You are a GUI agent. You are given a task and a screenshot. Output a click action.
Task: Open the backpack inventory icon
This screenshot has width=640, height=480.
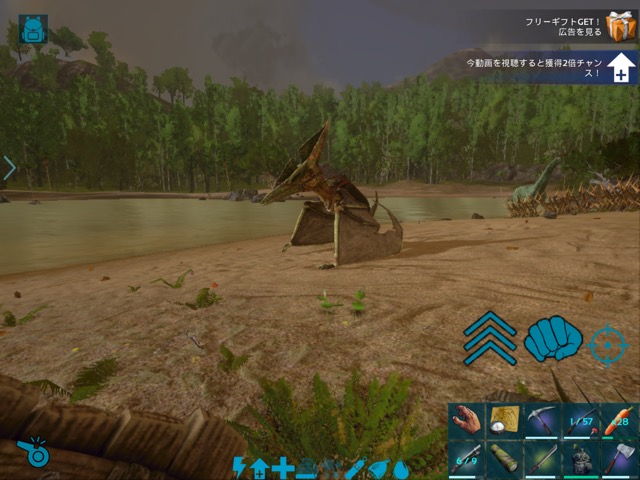click(x=33, y=29)
